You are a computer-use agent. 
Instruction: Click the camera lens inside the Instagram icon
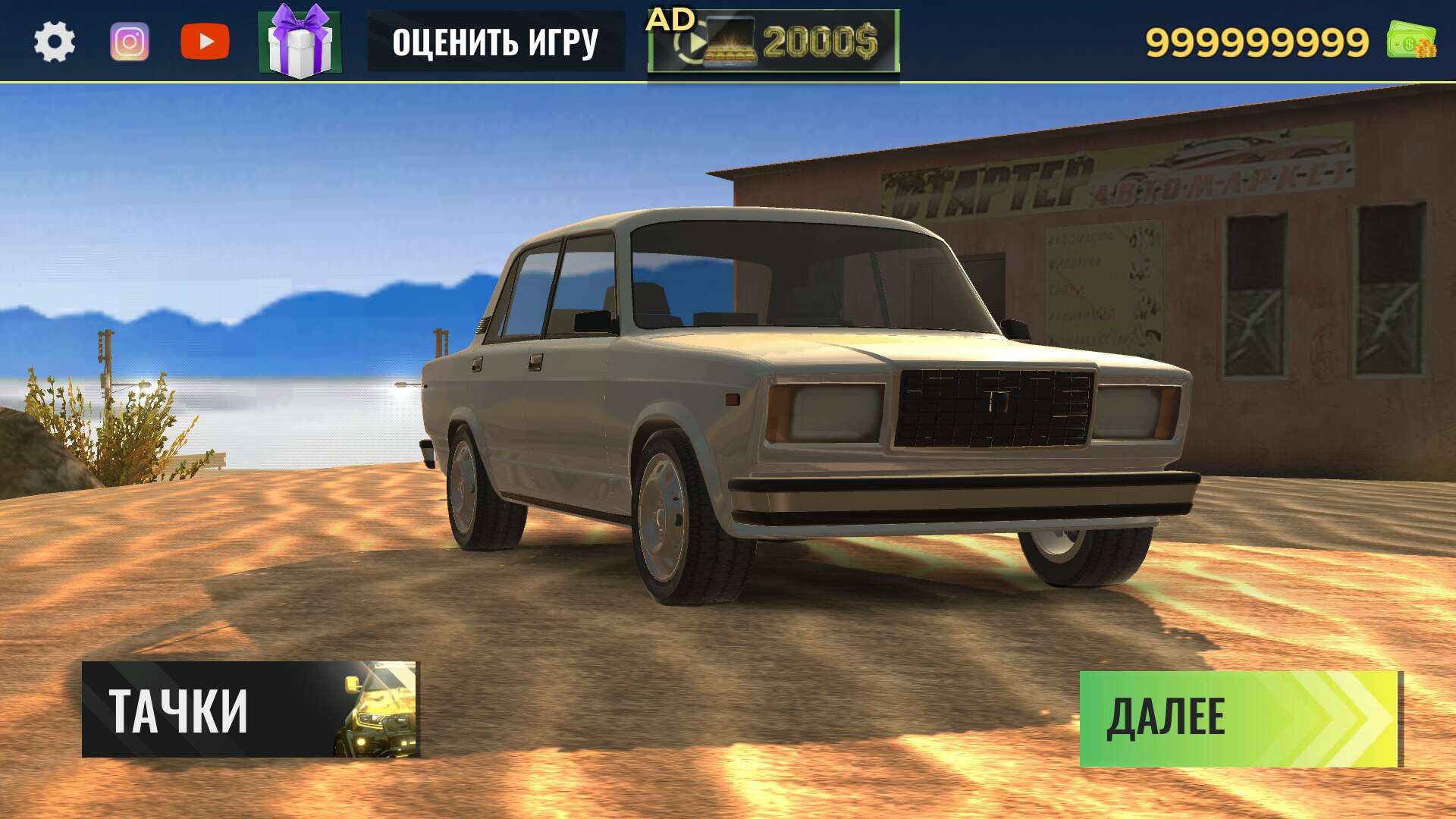[x=130, y=42]
